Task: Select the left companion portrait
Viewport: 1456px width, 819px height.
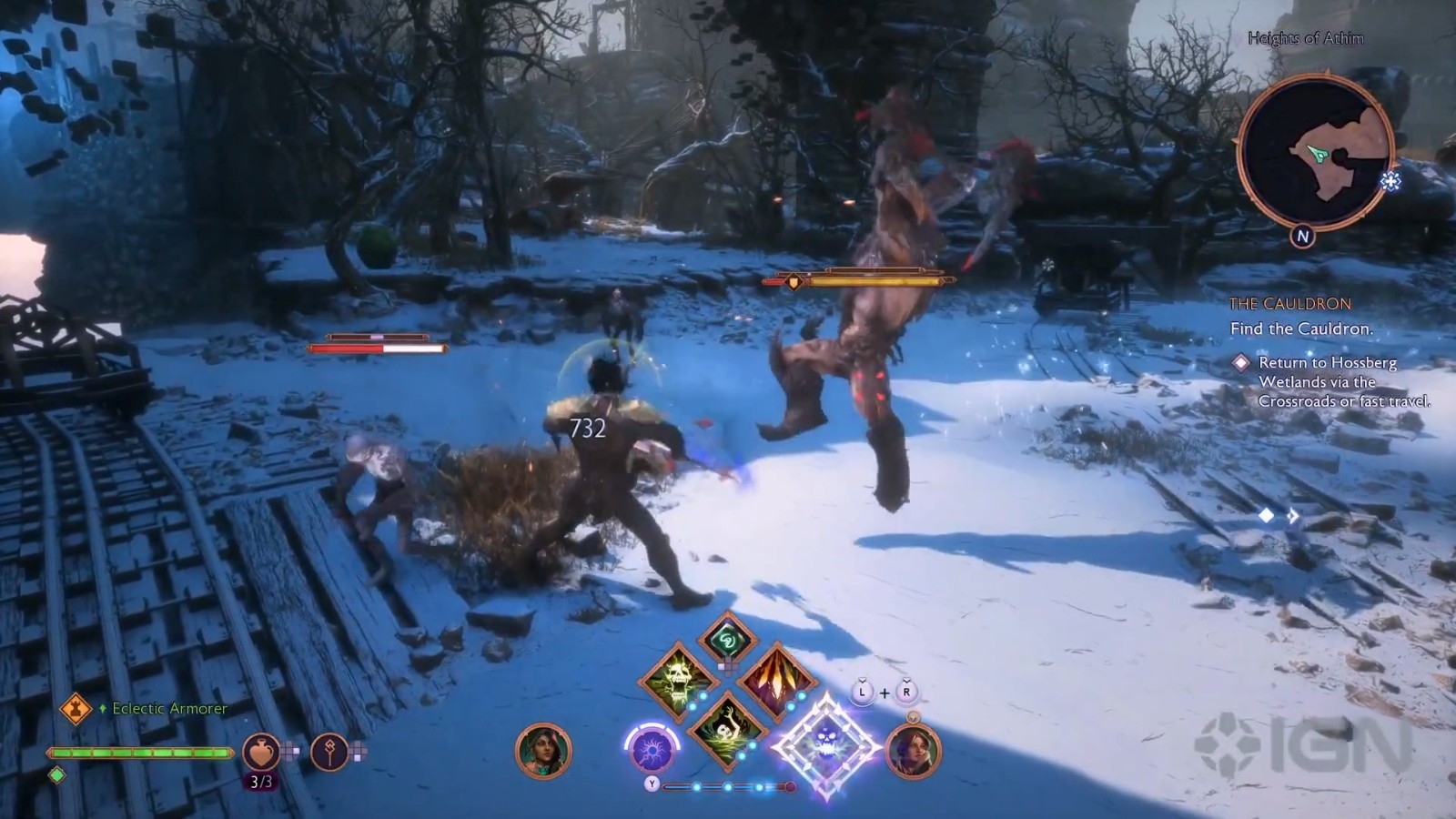Action: 543,752
